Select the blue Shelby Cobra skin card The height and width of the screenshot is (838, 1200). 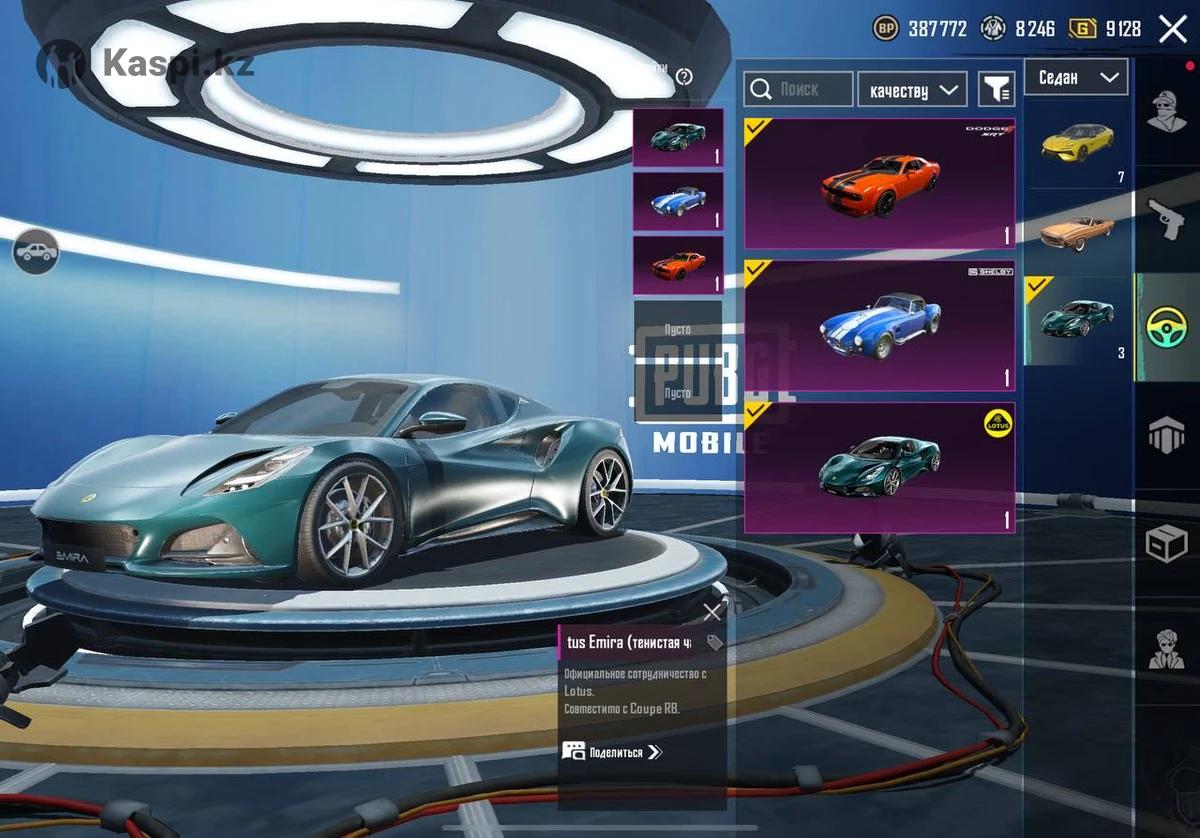(879, 326)
